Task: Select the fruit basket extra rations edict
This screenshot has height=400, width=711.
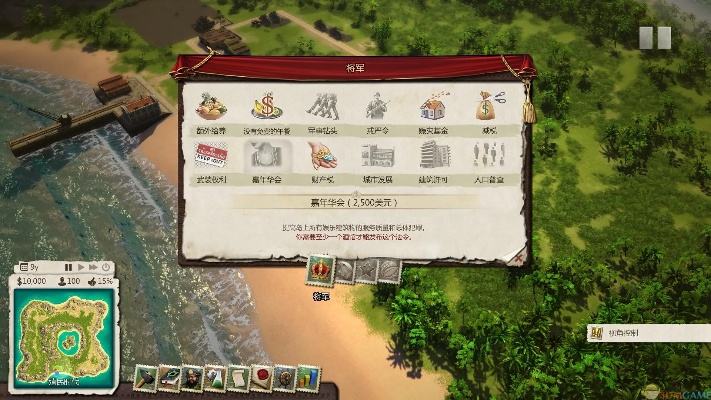Action: click(209, 107)
